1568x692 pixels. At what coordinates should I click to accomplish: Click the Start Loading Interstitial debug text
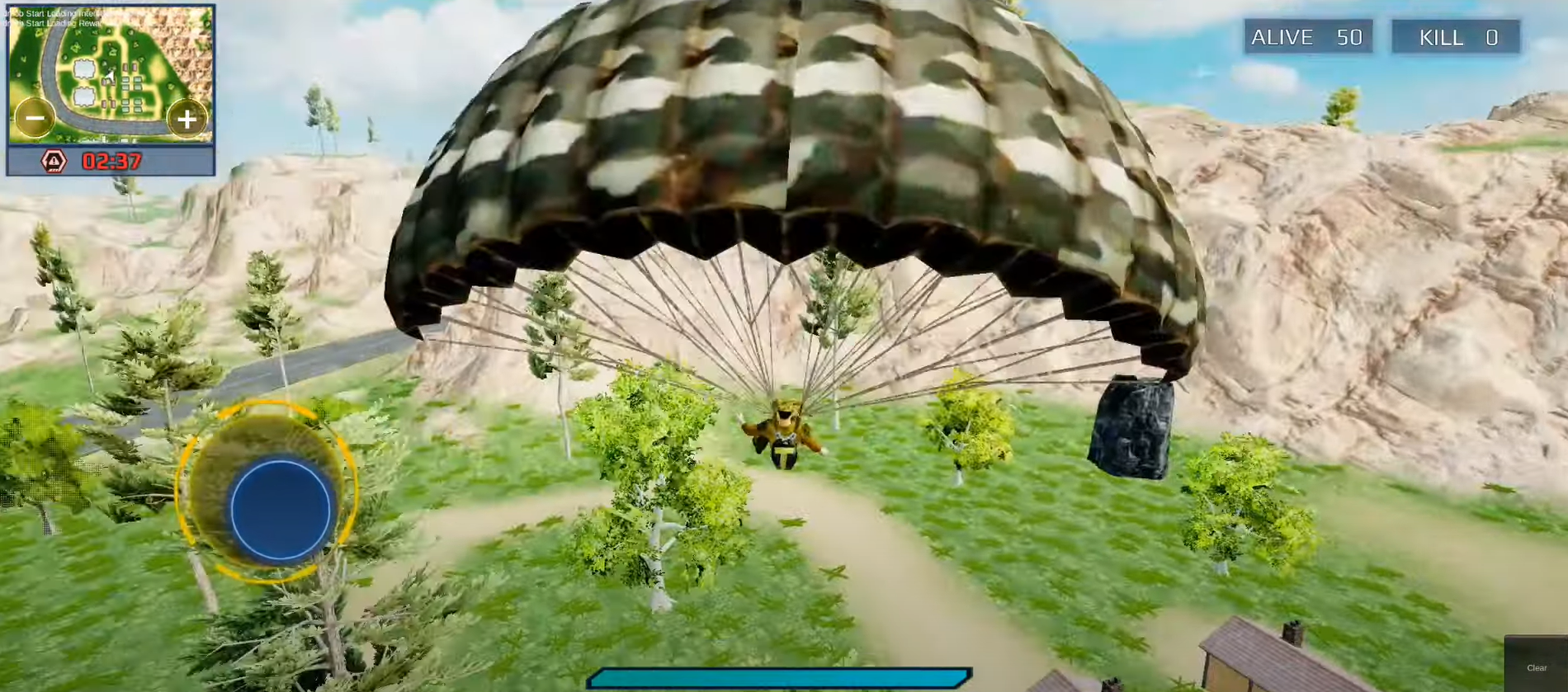52,13
